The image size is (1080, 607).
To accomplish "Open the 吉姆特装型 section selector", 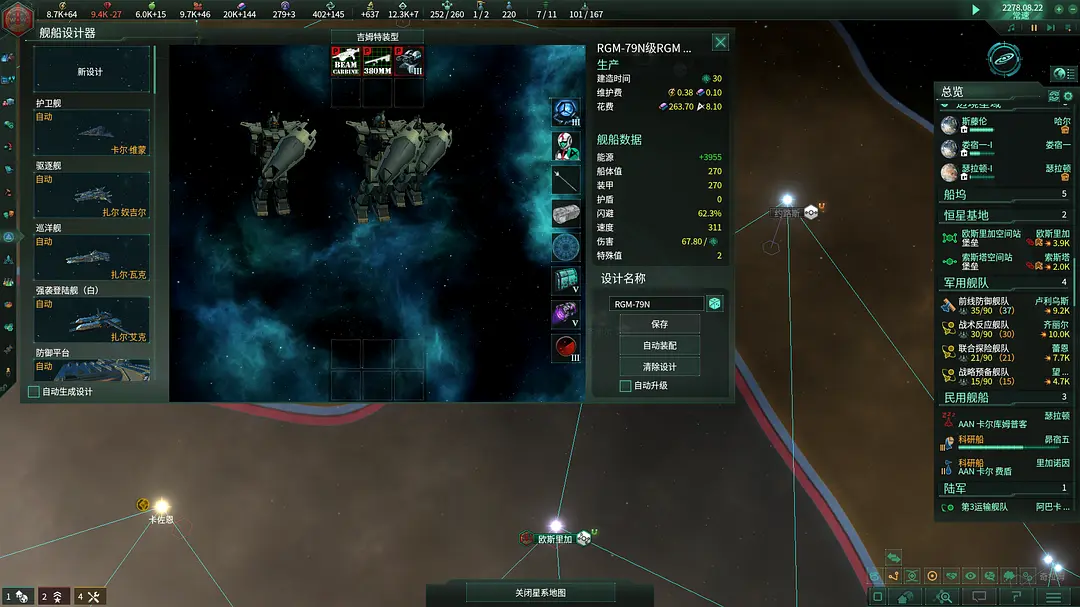I will (x=377, y=37).
